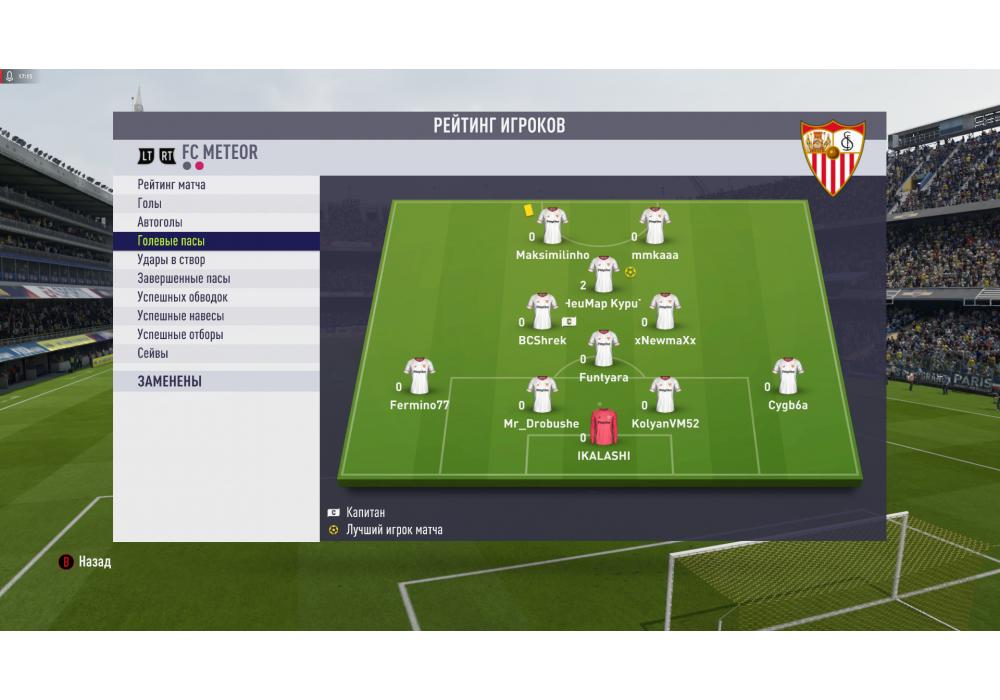Open the ЗАМЕНЕНЫ substitutes section

click(169, 381)
